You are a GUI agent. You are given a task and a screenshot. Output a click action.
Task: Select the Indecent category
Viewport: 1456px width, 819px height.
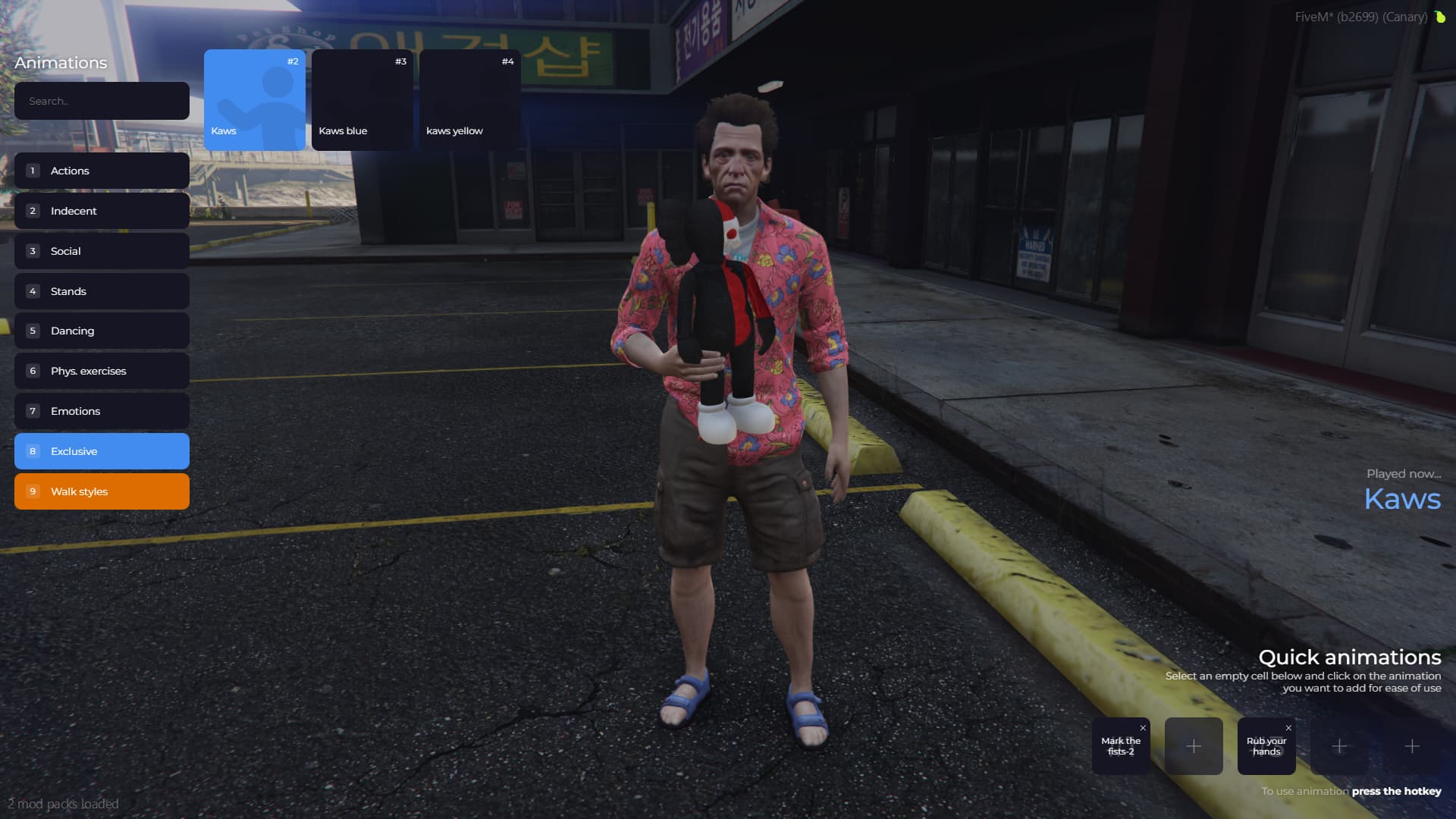(102, 211)
